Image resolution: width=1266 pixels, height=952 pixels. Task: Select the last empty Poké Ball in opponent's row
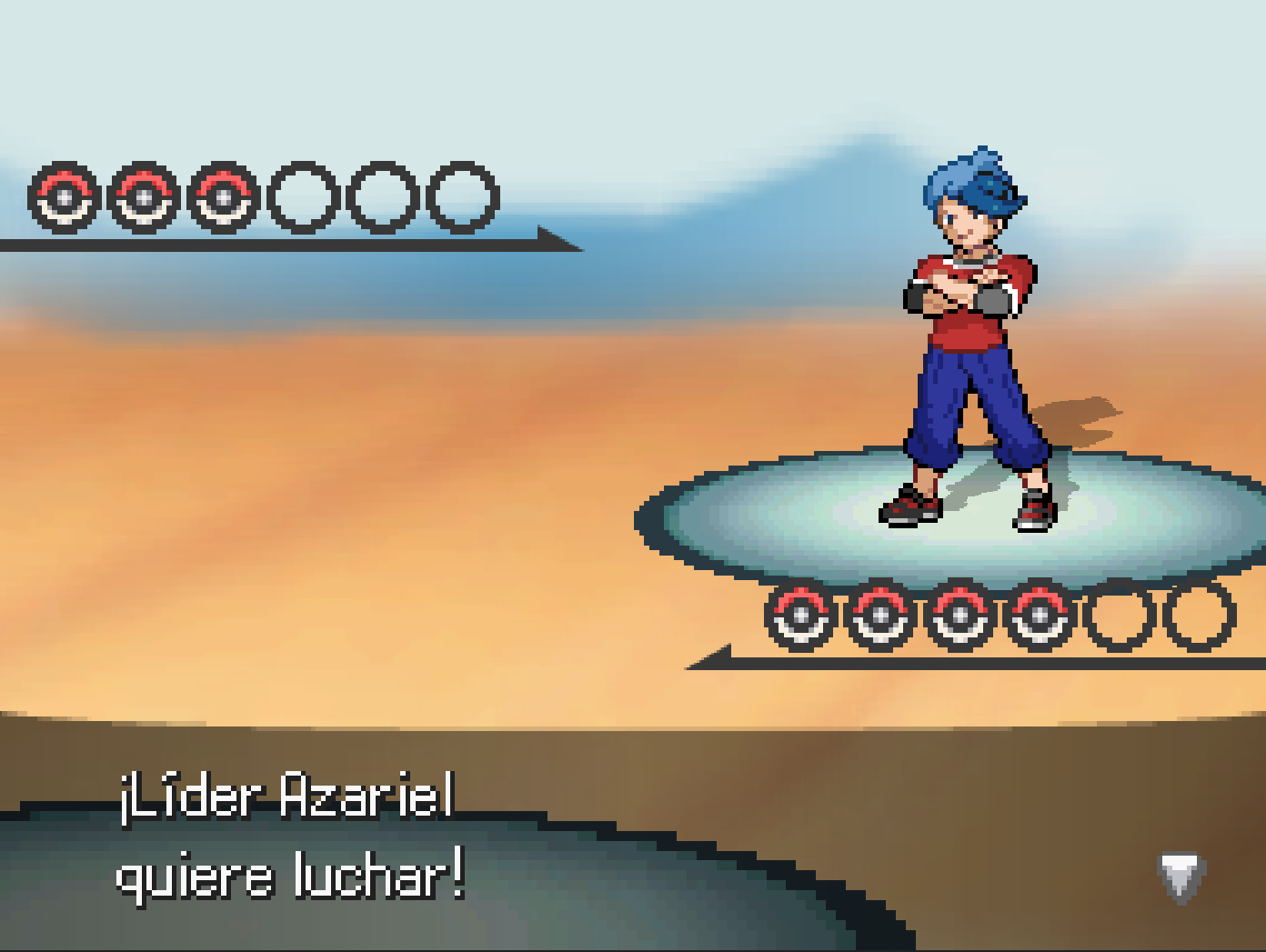click(x=462, y=195)
